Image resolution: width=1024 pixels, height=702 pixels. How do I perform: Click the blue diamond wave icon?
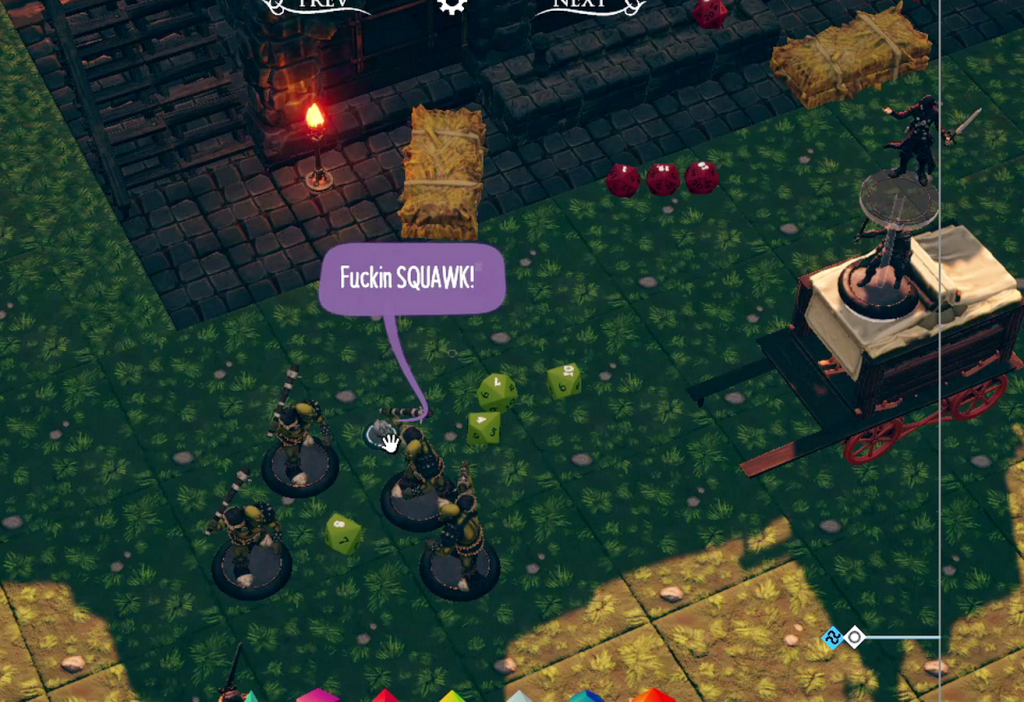[x=832, y=637]
